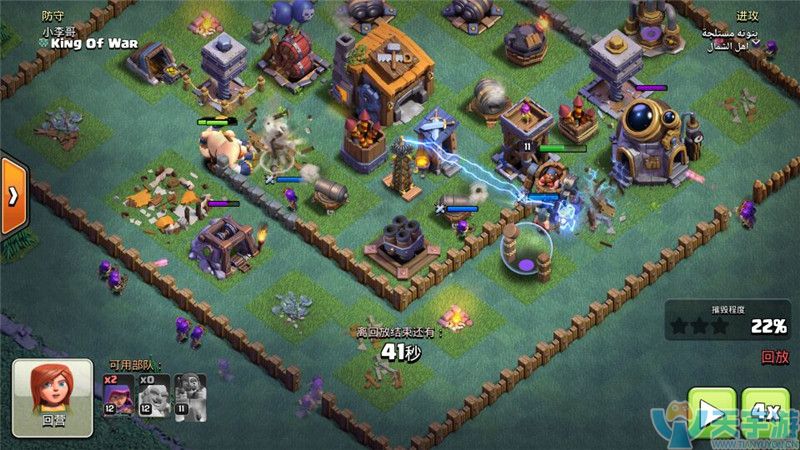Select the purple-haired archer troop card
Viewport: 800px width, 450px height.
pyautogui.click(x=114, y=395)
